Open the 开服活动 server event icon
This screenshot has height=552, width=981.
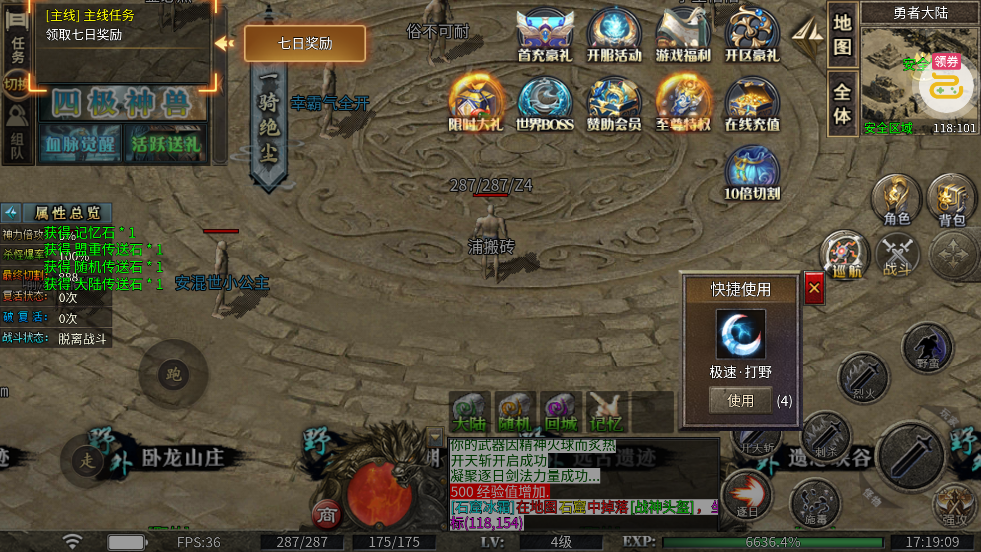pos(614,33)
